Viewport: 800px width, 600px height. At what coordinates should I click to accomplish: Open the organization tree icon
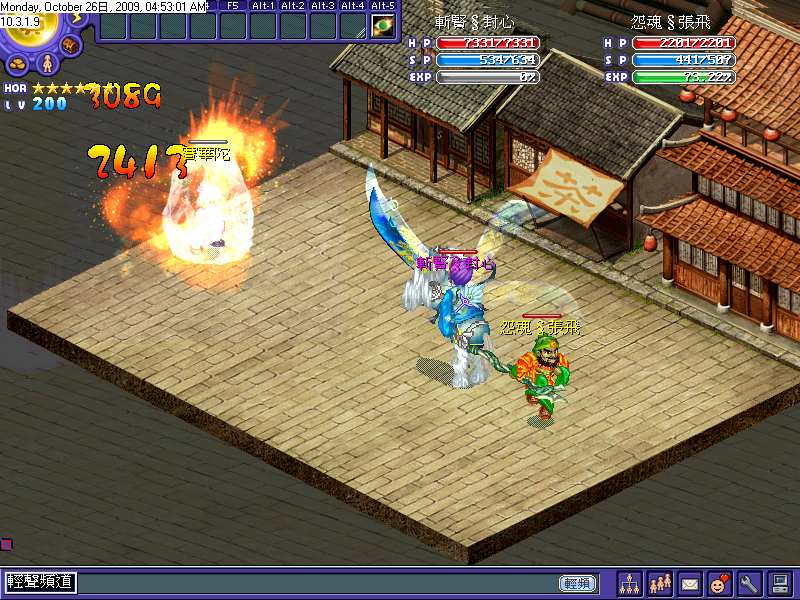point(629,583)
